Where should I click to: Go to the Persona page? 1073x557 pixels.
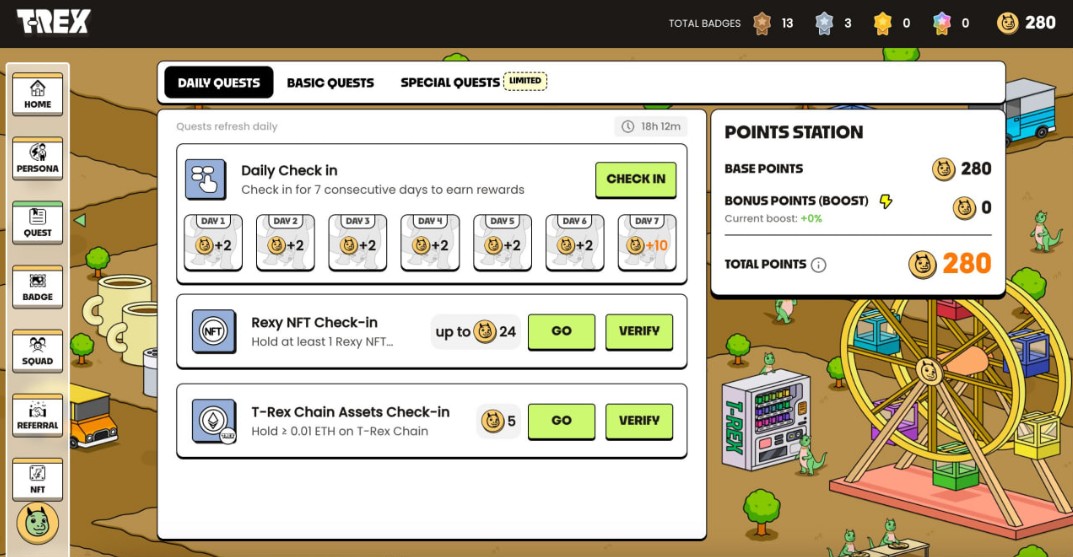pos(38,159)
